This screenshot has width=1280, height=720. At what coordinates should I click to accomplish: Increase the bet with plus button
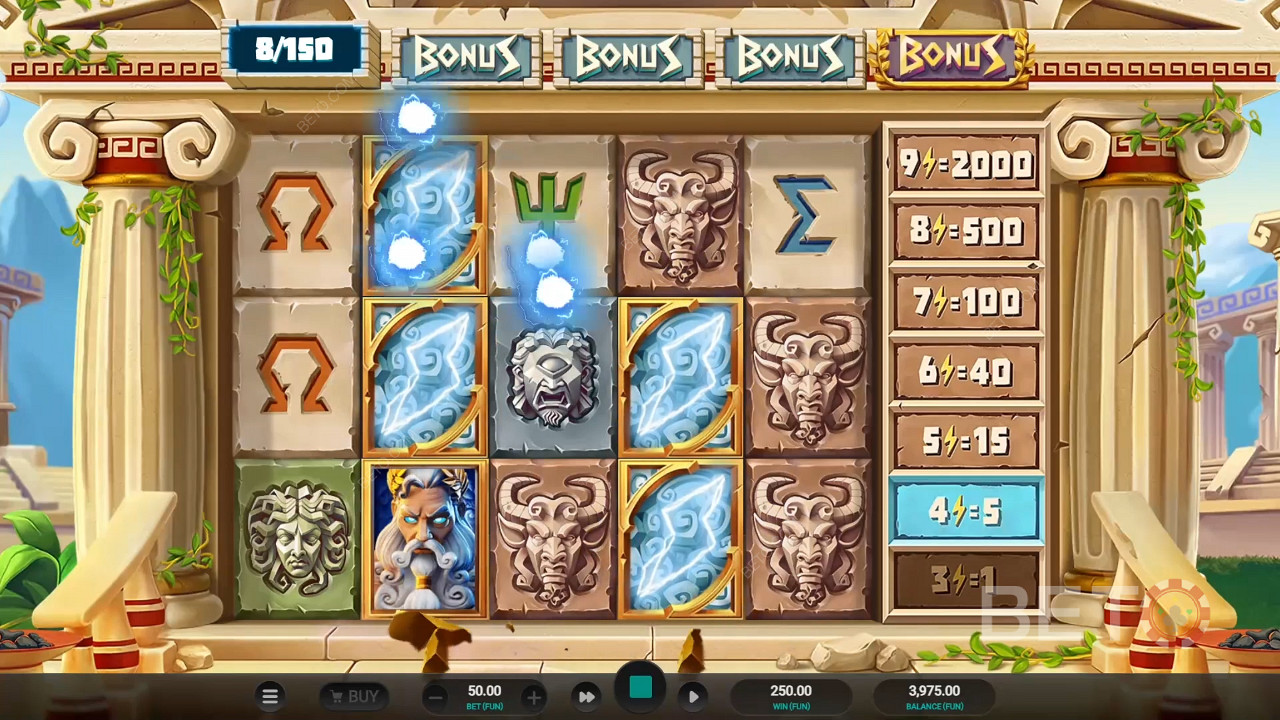534,696
